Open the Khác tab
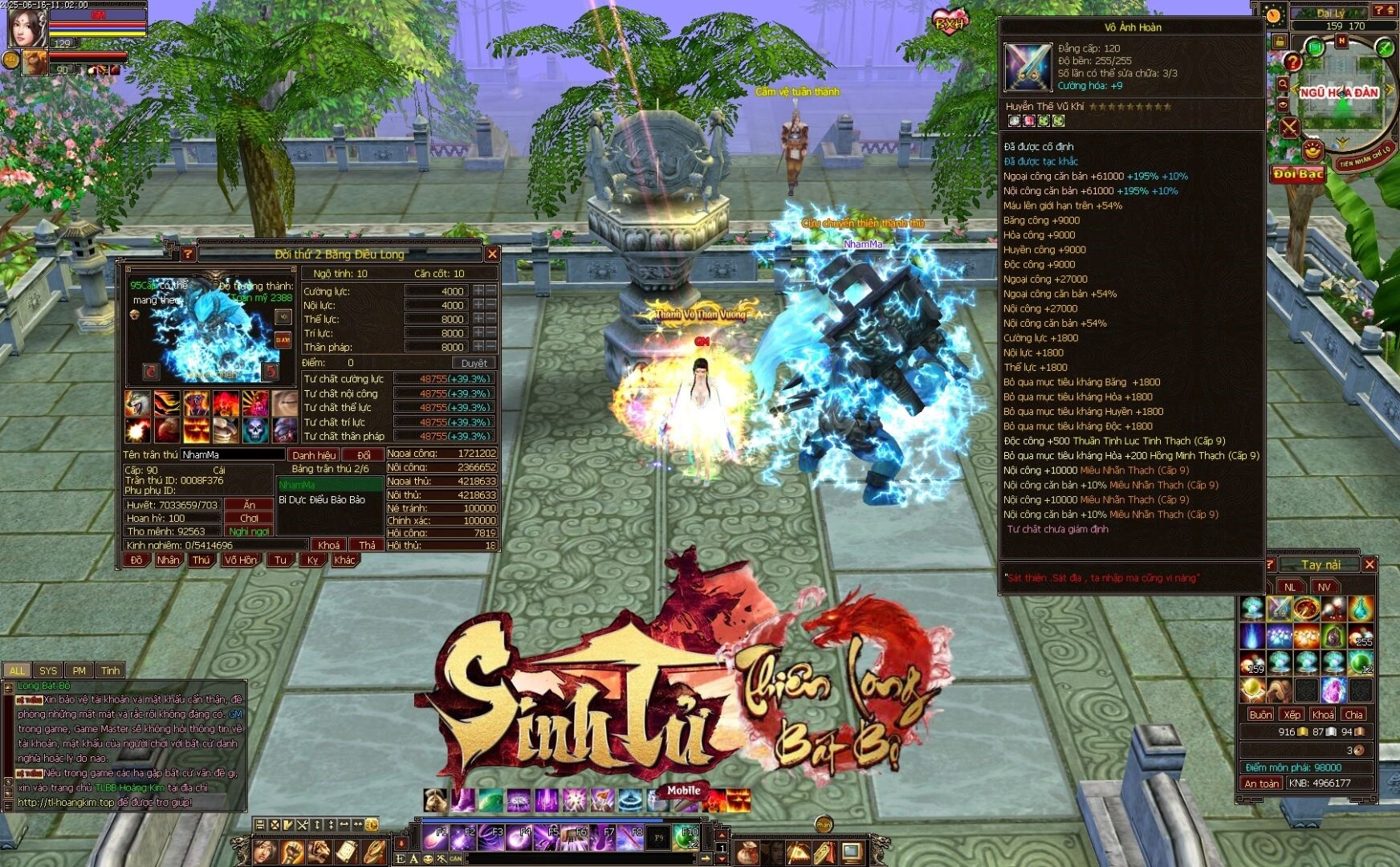 pyautogui.click(x=344, y=560)
